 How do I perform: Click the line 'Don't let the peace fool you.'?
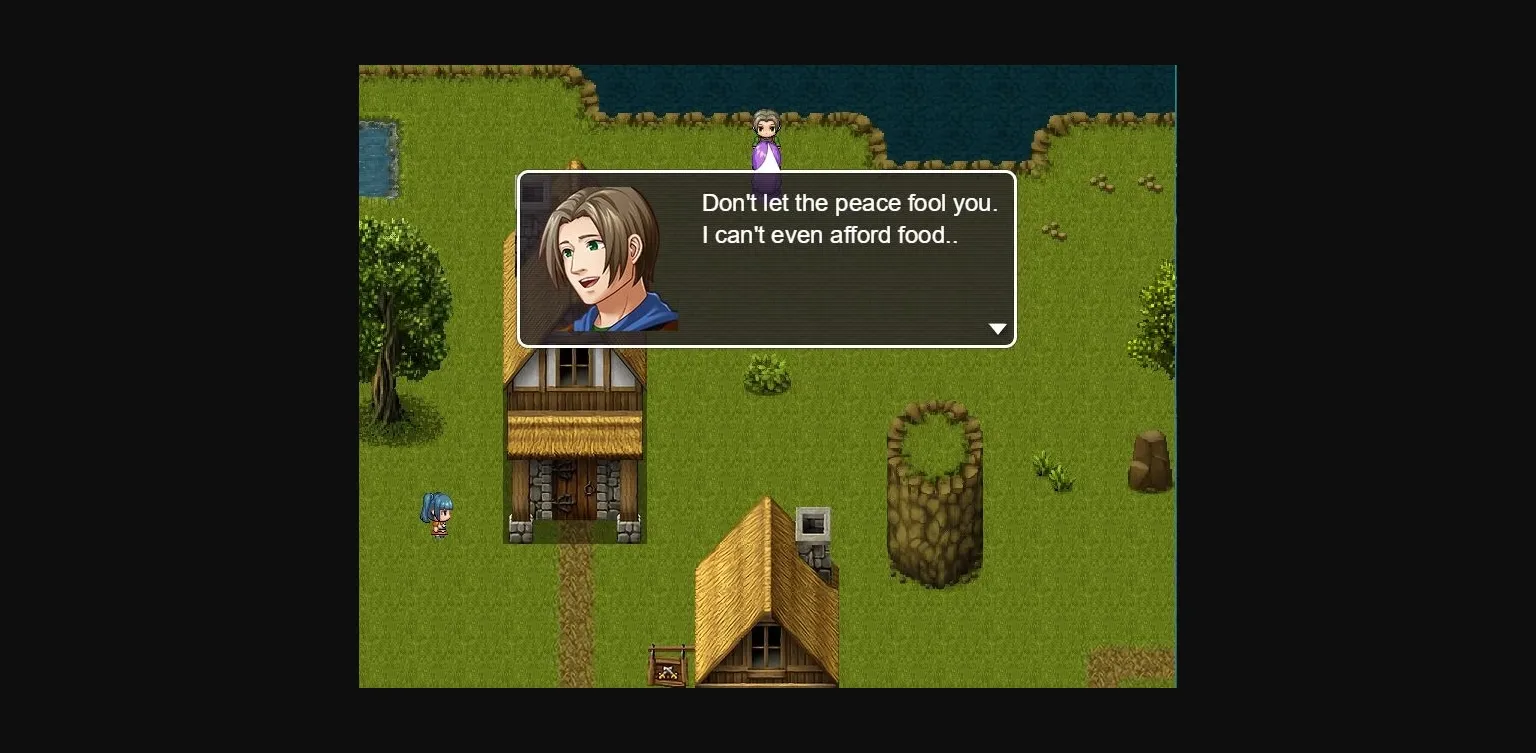coord(849,203)
